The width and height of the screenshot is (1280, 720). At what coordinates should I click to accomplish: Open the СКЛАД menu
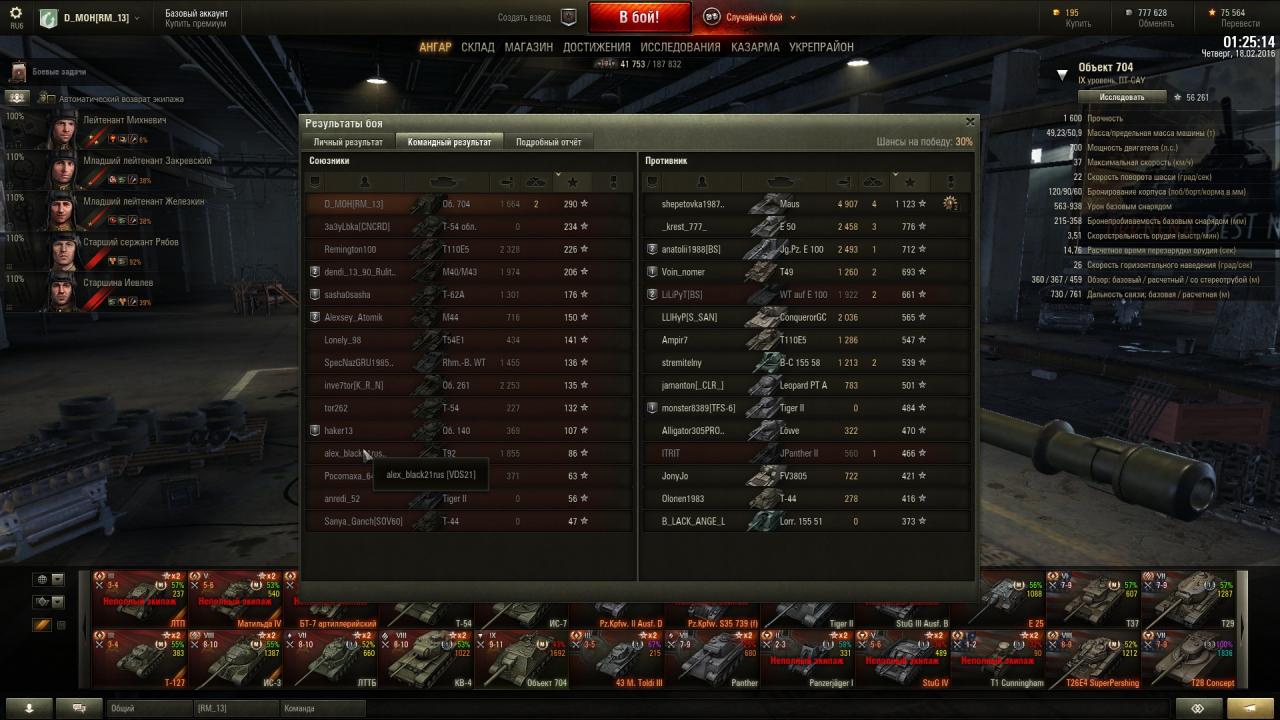(478, 47)
